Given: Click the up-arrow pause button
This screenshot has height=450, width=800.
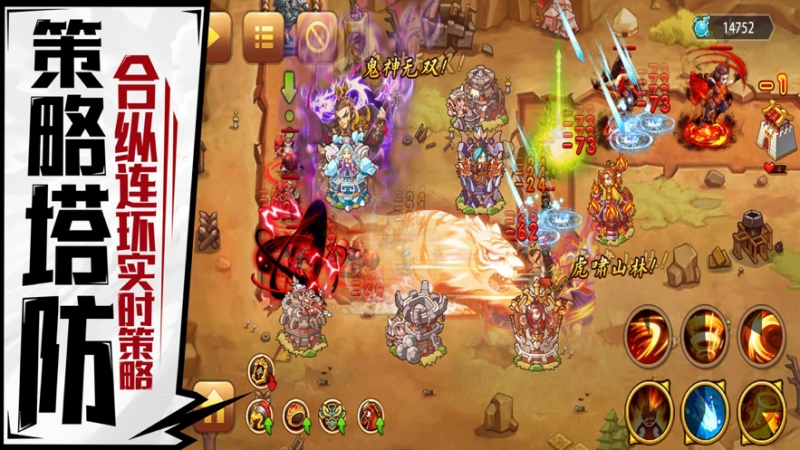Looking at the screenshot, I should [x=215, y=406].
